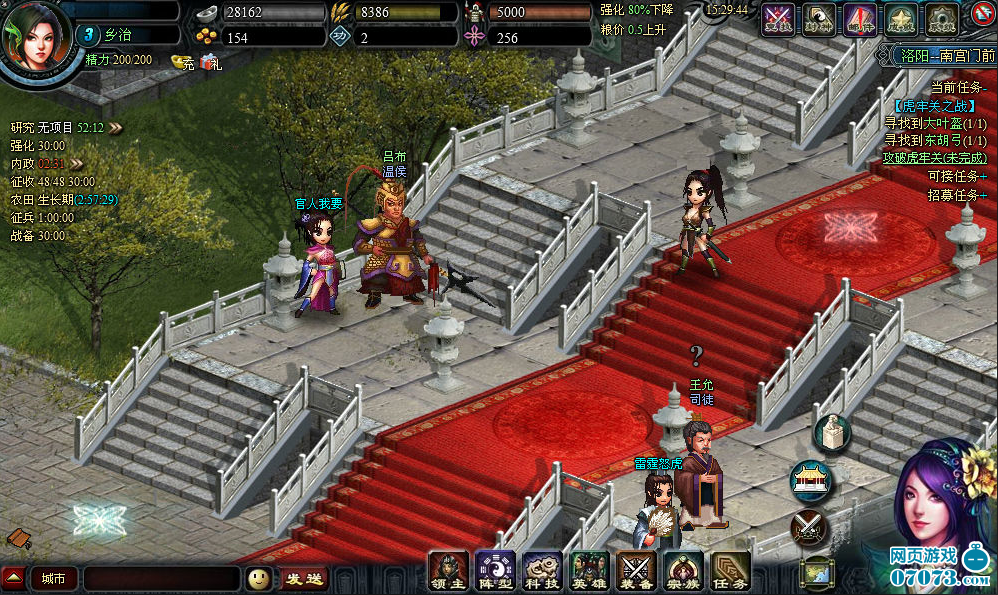
Task: Click the chat message input field
Action: (x=161, y=578)
